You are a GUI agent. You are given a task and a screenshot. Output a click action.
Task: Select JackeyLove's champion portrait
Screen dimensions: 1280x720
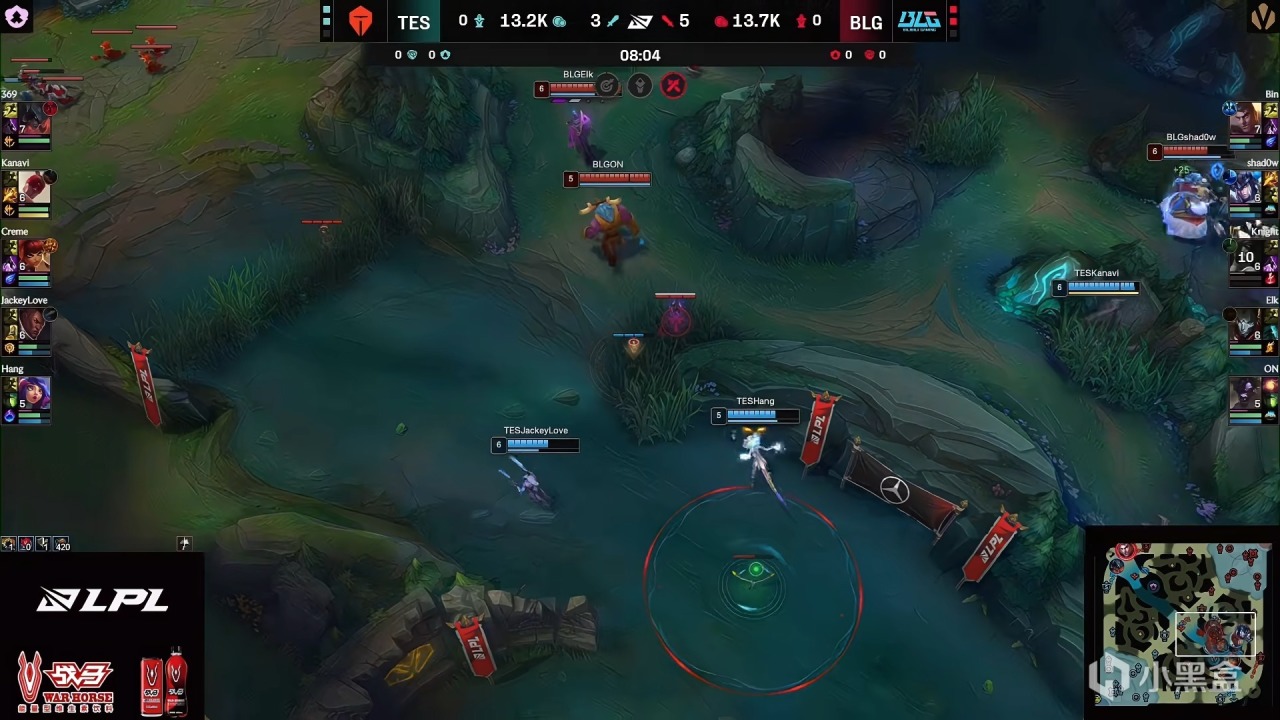(x=33, y=324)
